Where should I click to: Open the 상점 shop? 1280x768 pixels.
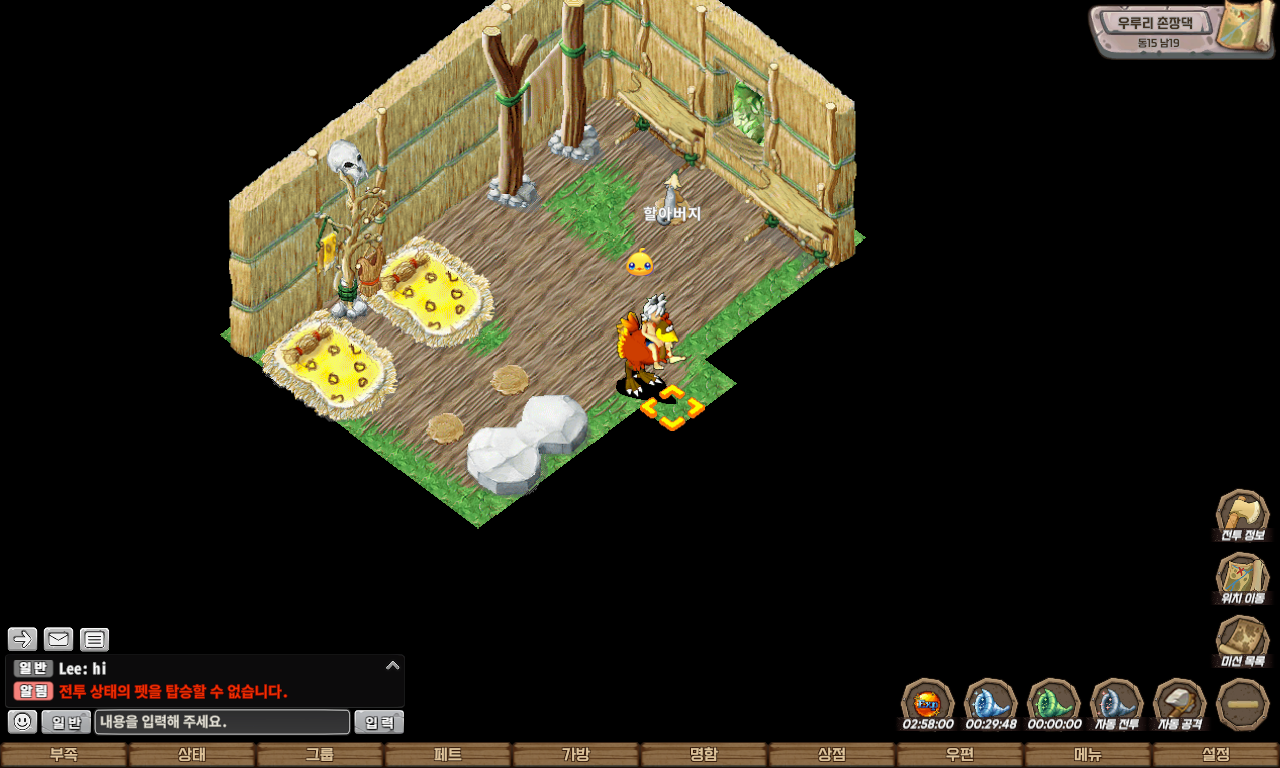pyautogui.click(x=832, y=755)
